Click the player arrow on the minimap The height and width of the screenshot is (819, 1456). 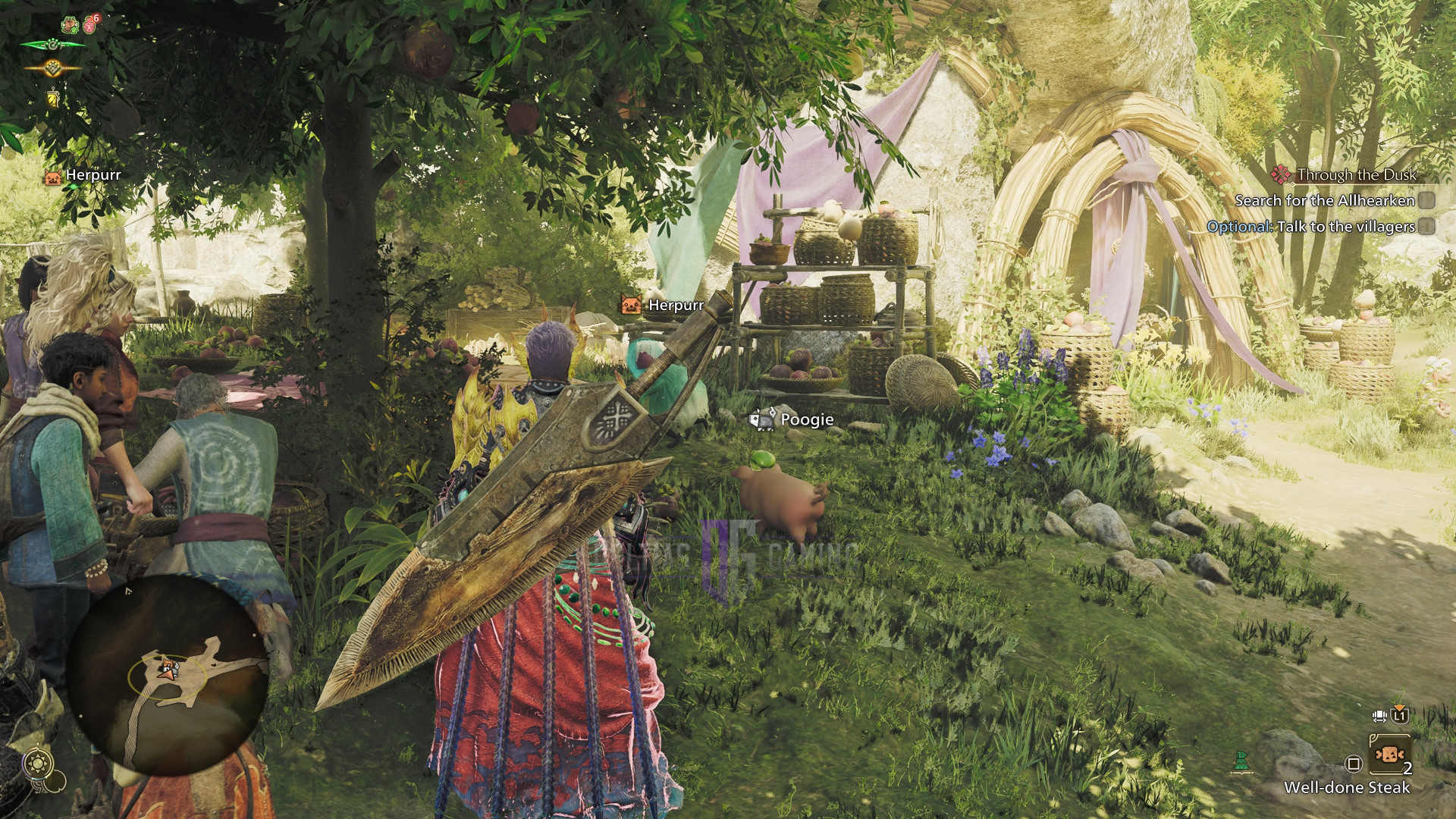167,669
